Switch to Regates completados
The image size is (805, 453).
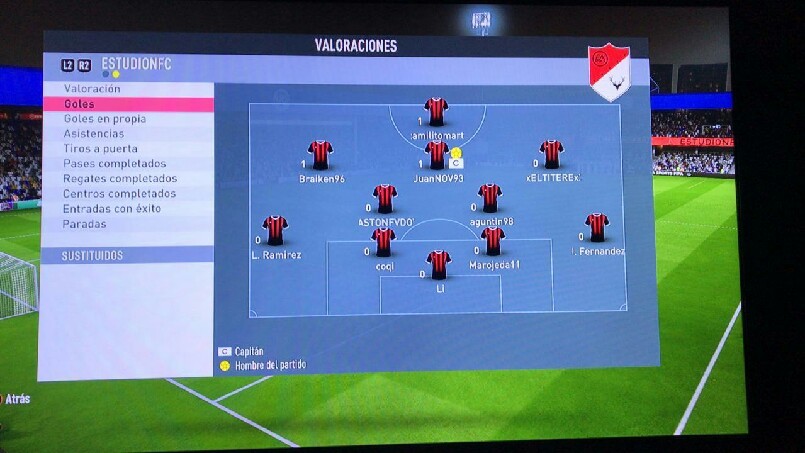click(x=119, y=179)
